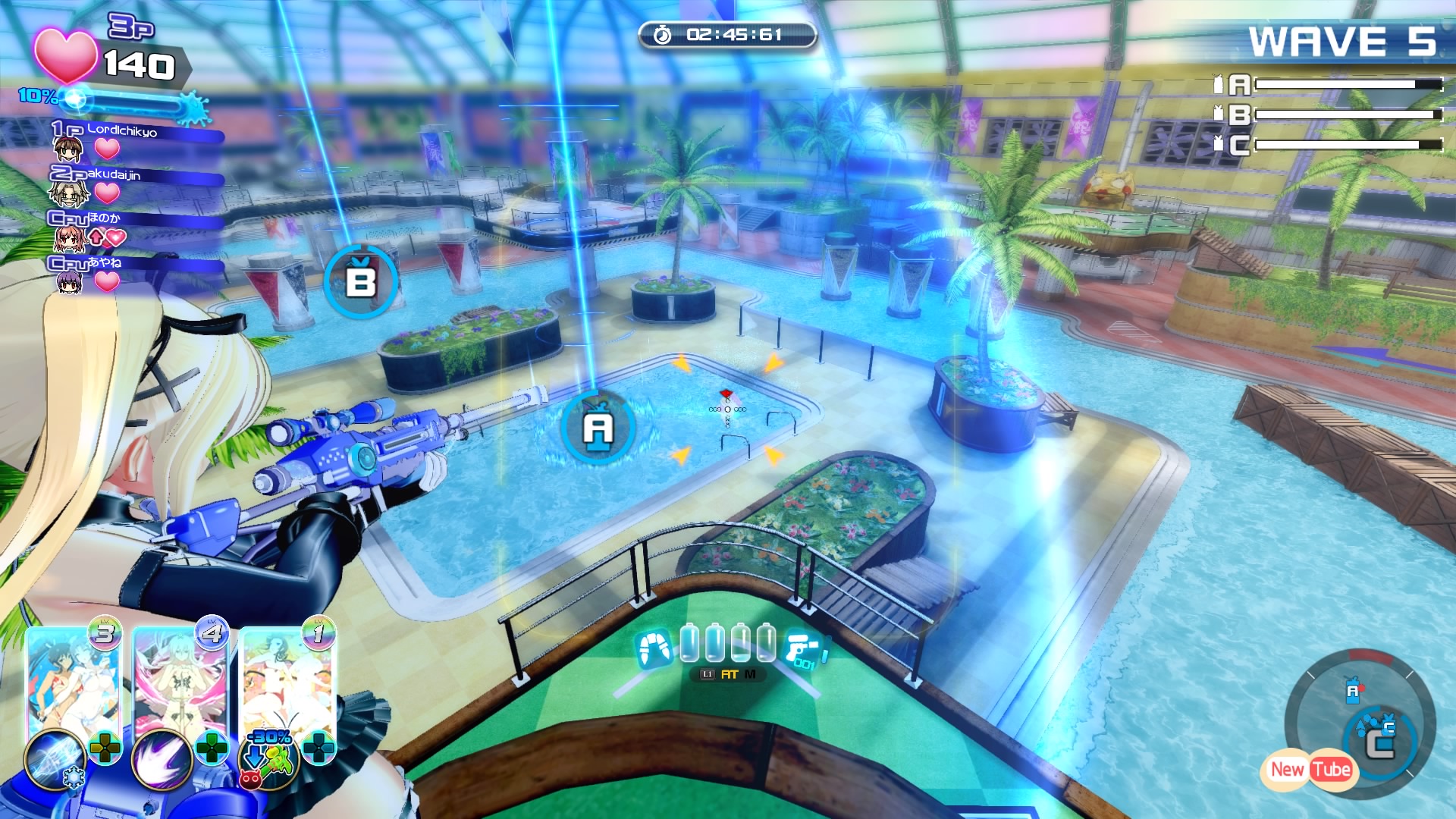The height and width of the screenshot is (819, 1456).
Task: Select the objective B waypoint marker
Action: [361, 282]
